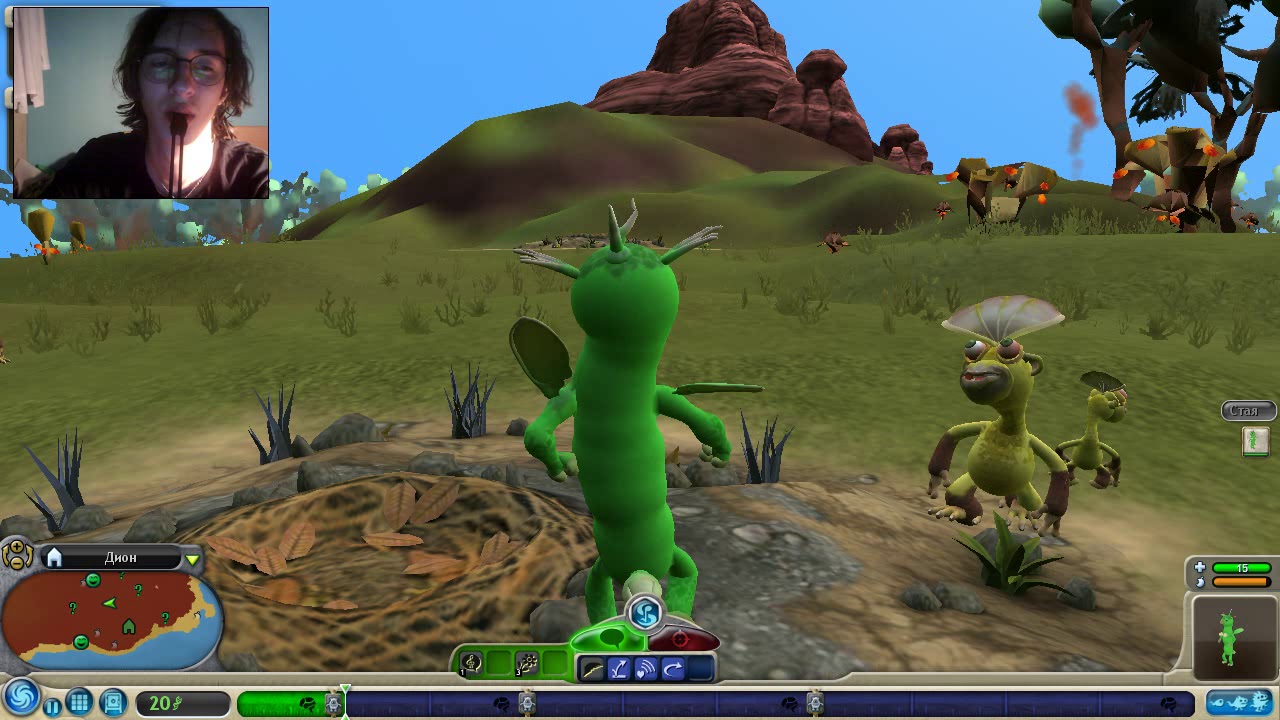Click the minimap zoom in/out control

coord(17,555)
